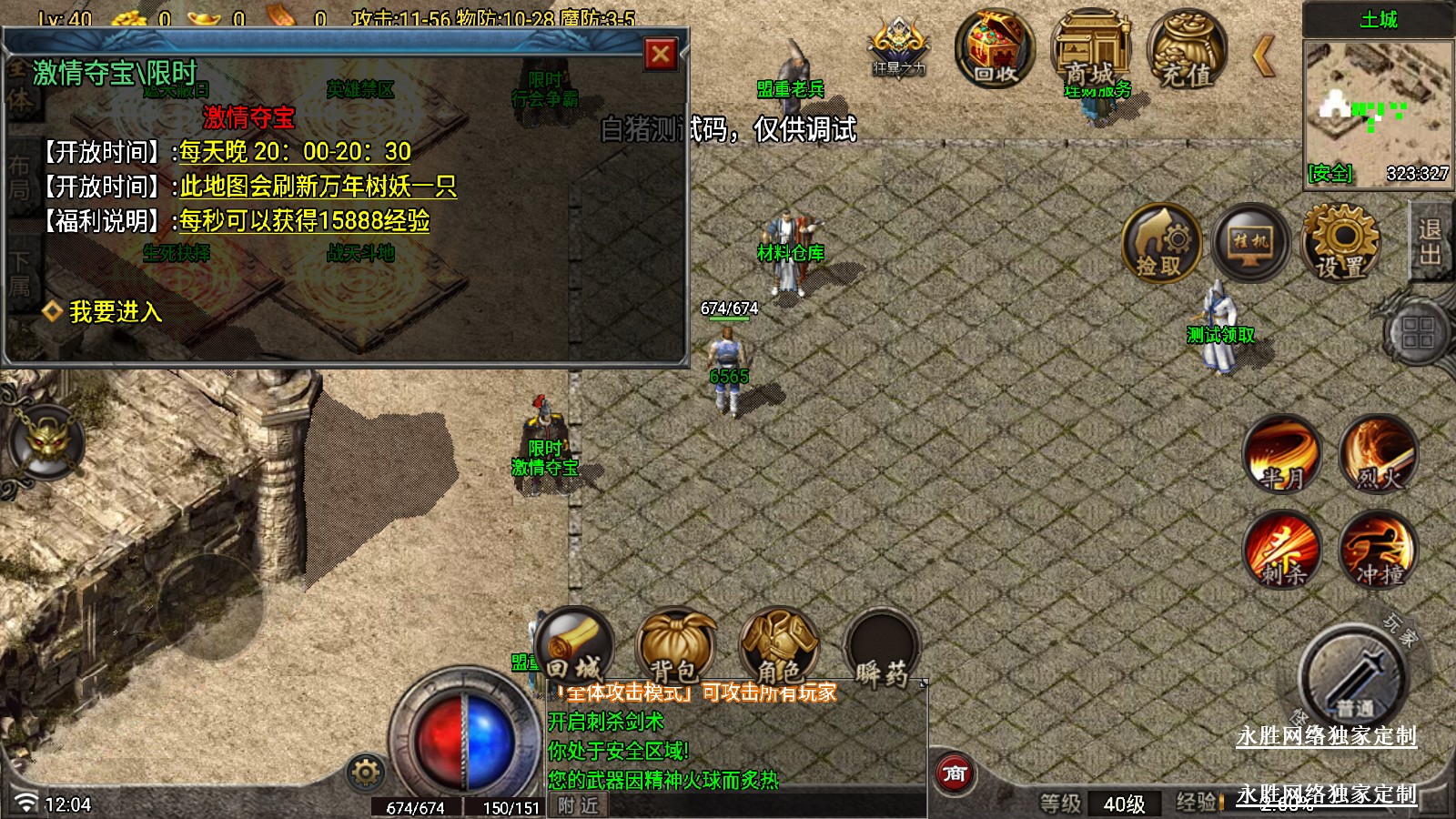The height and width of the screenshot is (819, 1456).
Task: Toggle the 挂机 auto-battle button
Action: (1251, 243)
